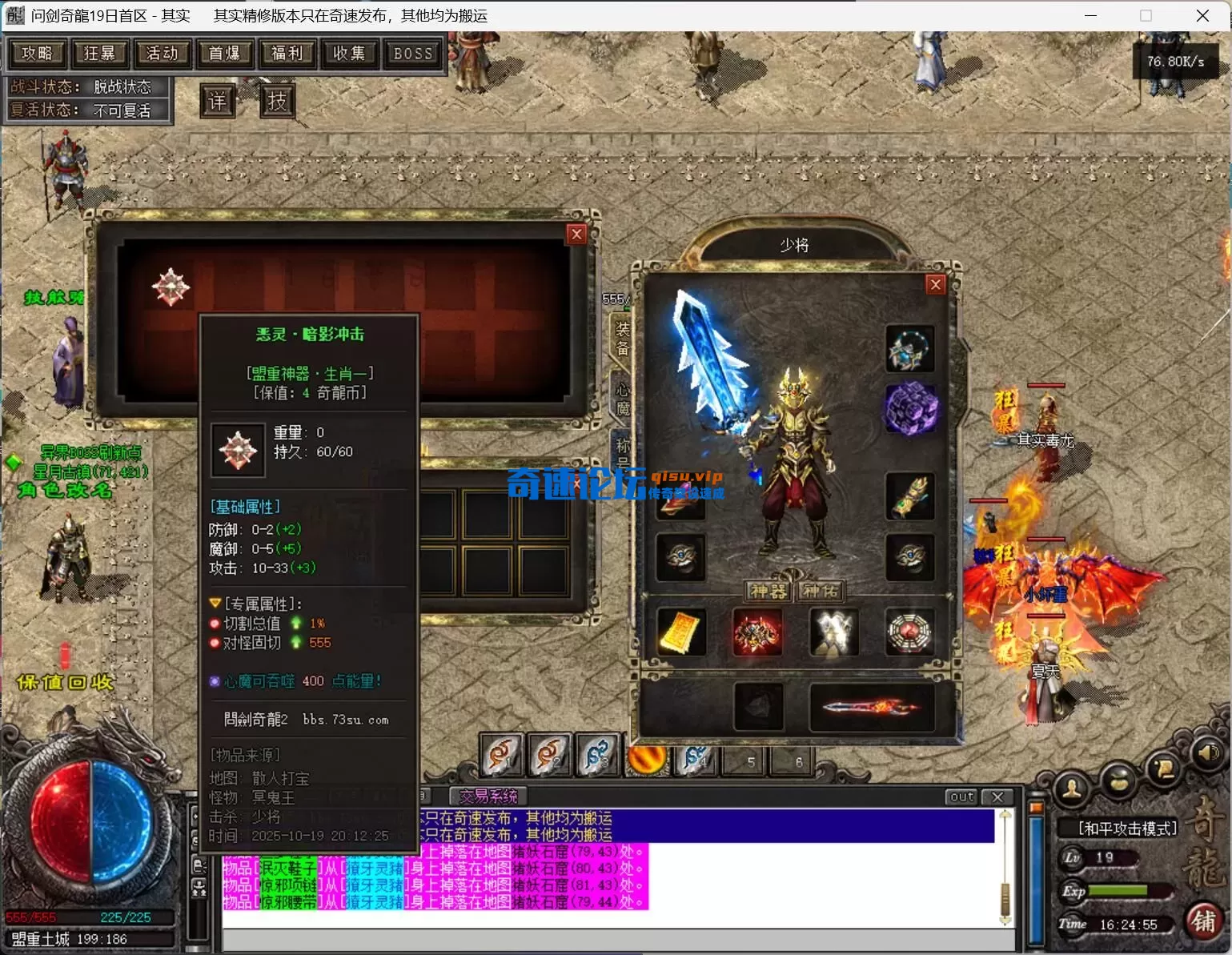The width and height of the screenshot is (1232, 955).
Task: Open the 攻略 guide menu
Action: pyautogui.click(x=37, y=54)
